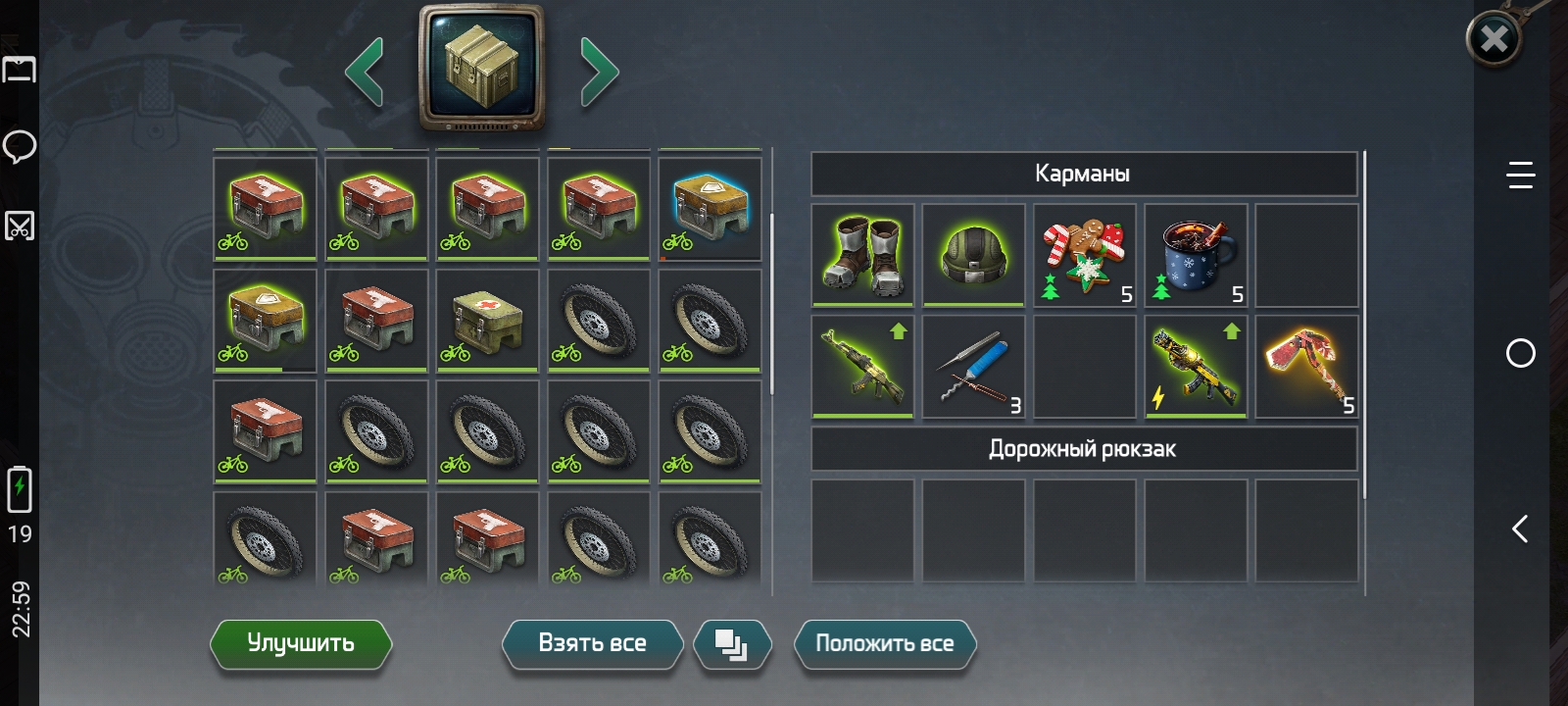Select the glowing festive axe
Viewport: 1568px width, 706px height.
tap(1306, 367)
